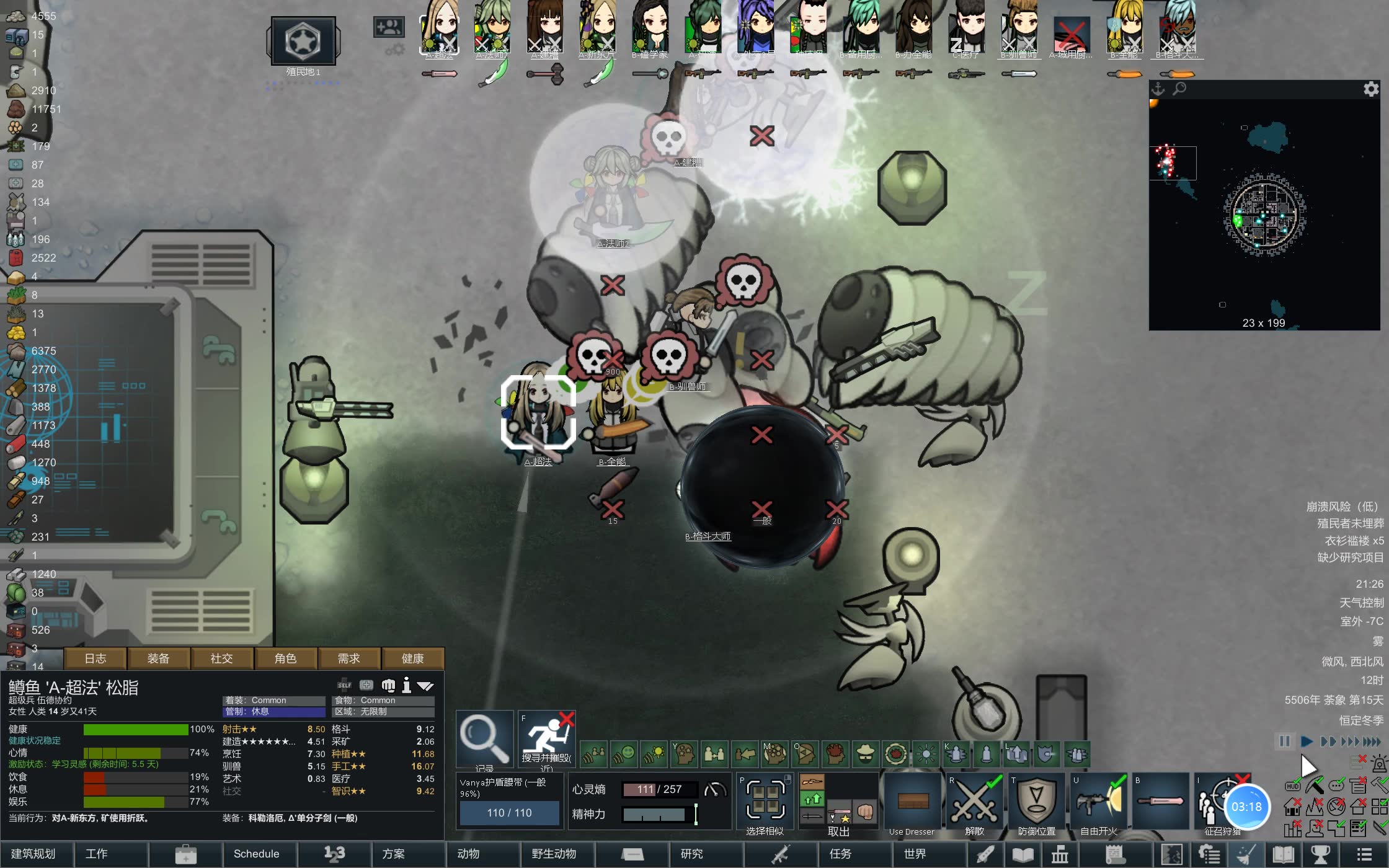This screenshot has width=1389, height=868.
Task: Toggle the 自由开火 fire-at-will command
Action: tap(1098, 803)
